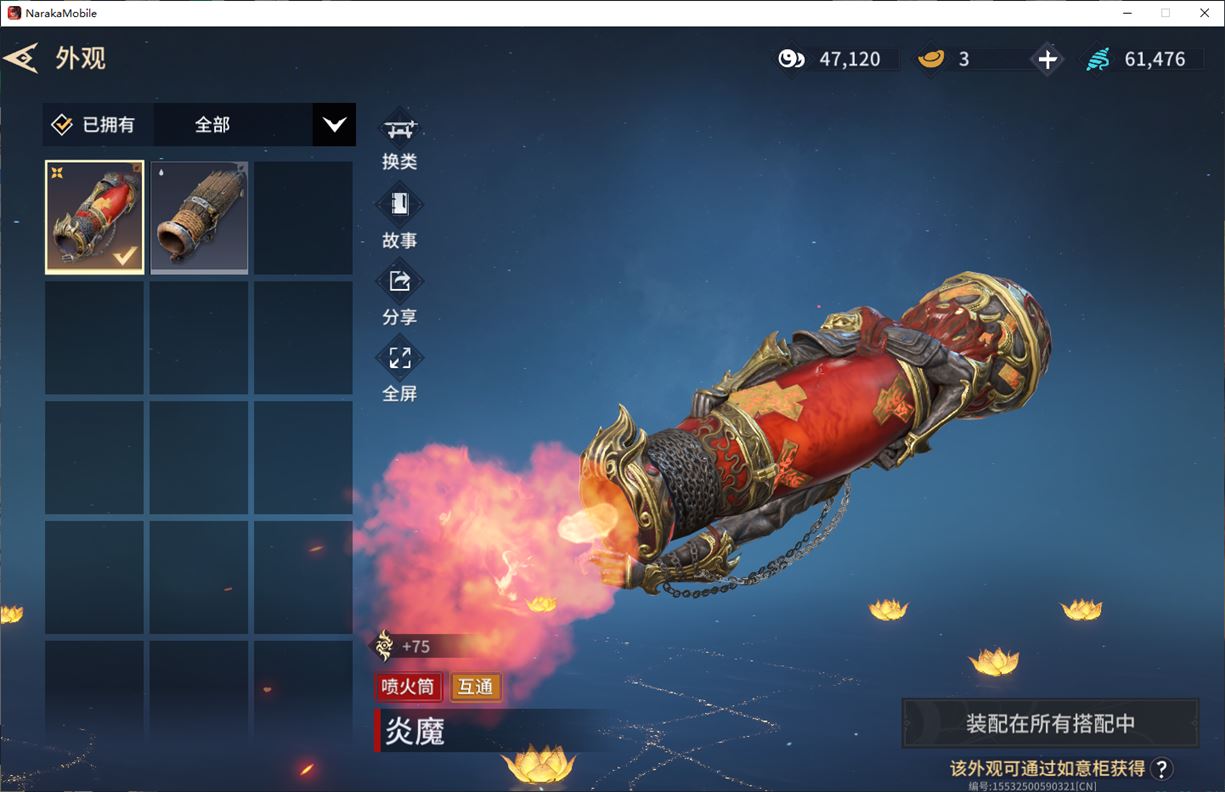Viewport: 1225px width, 792px height.
Task: Click the 喷火筒 weapon type tag
Action: point(408,687)
